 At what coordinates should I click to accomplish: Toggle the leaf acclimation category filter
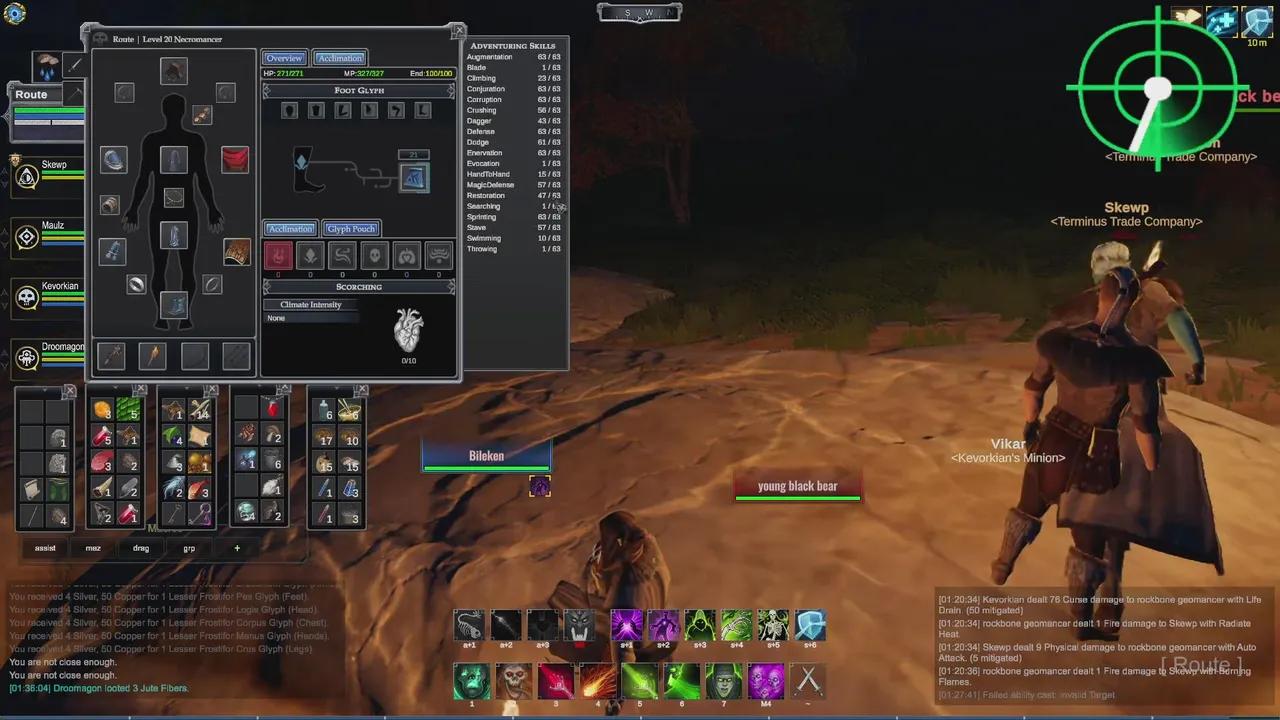pyautogui.click(x=310, y=256)
